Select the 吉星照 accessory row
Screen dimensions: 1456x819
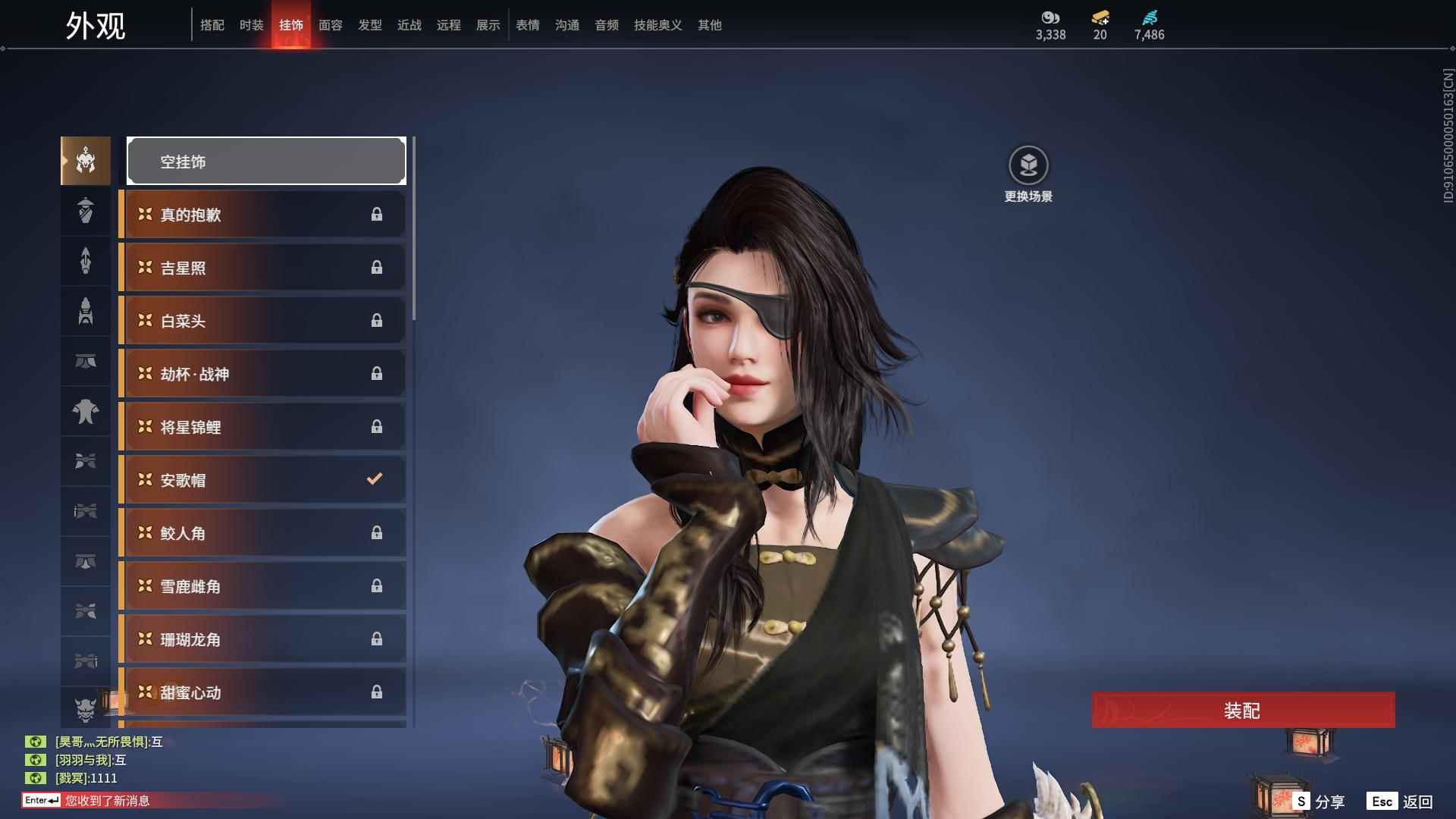click(x=263, y=268)
